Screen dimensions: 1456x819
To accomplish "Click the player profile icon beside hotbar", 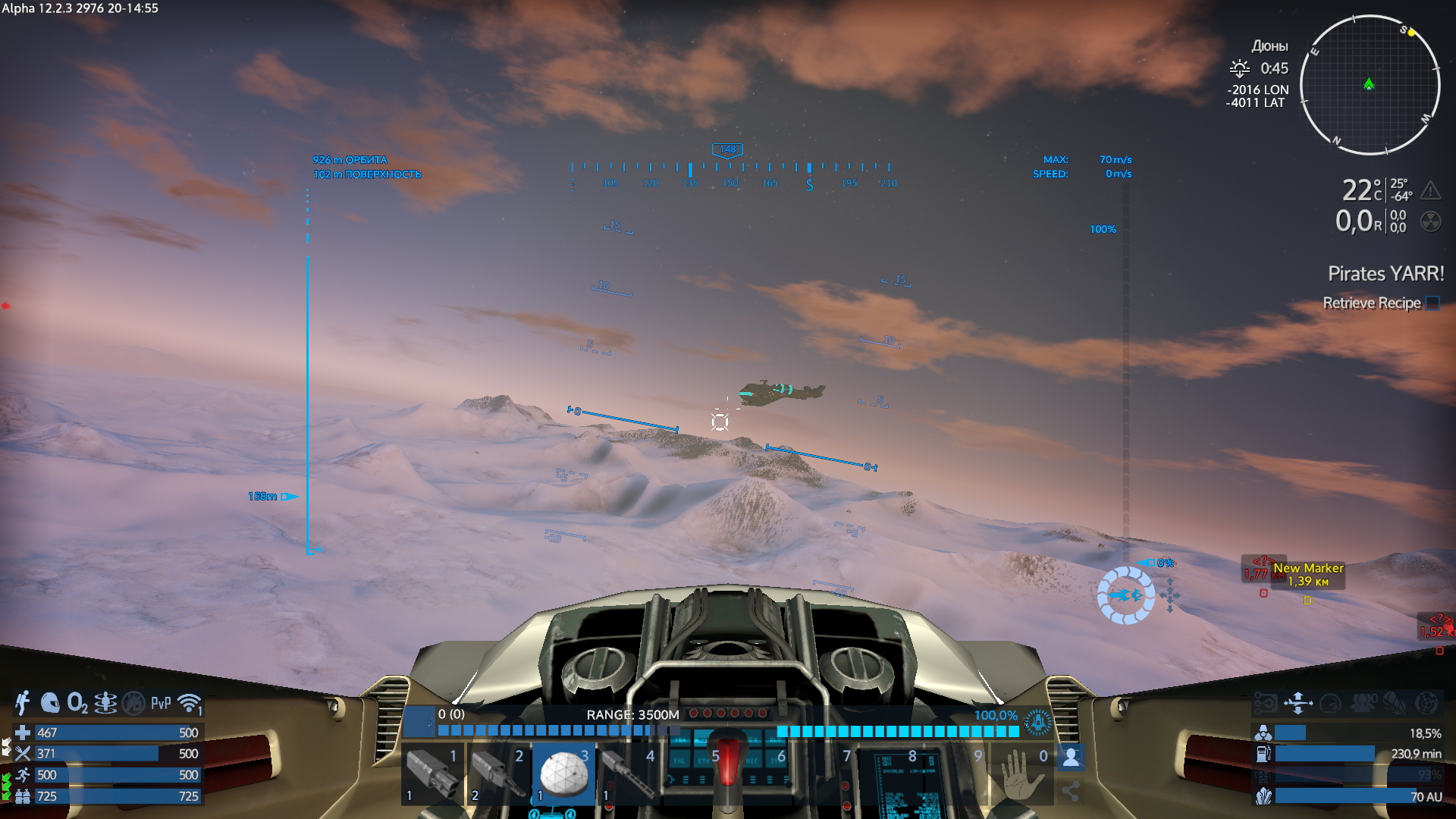I will [1071, 757].
